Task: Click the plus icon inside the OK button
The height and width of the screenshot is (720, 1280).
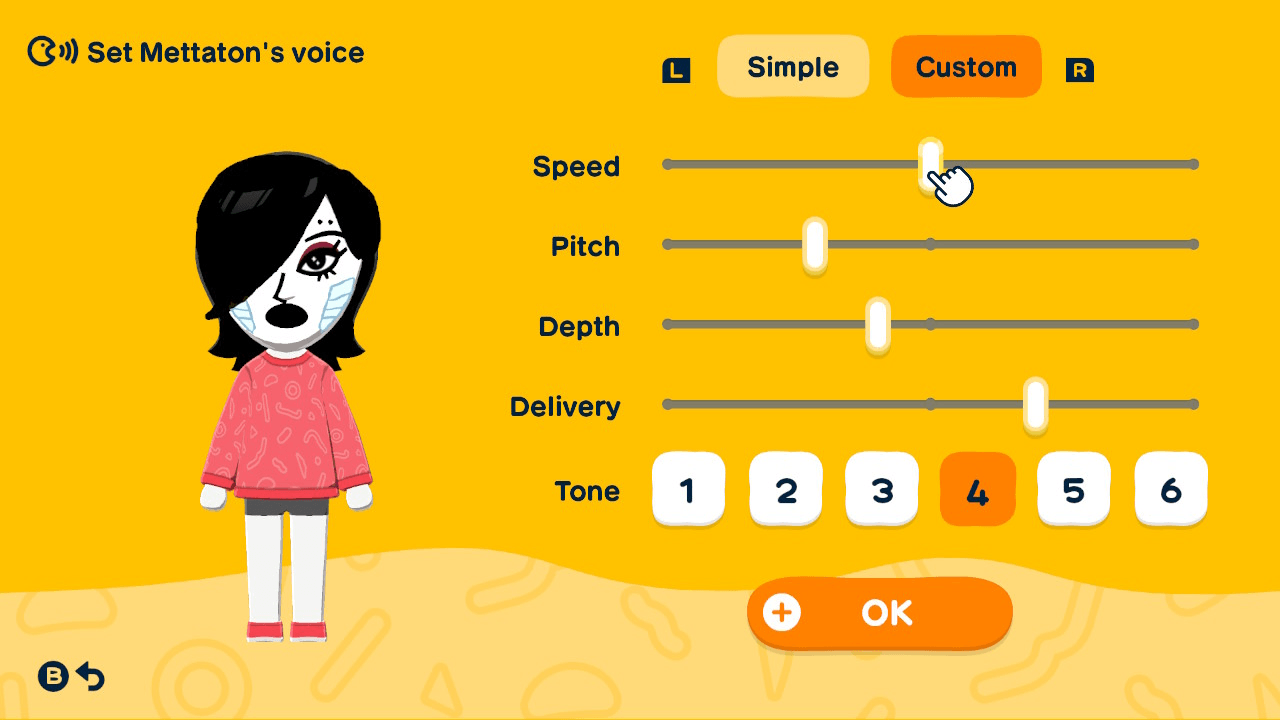Action: click(x=784, y=613)
